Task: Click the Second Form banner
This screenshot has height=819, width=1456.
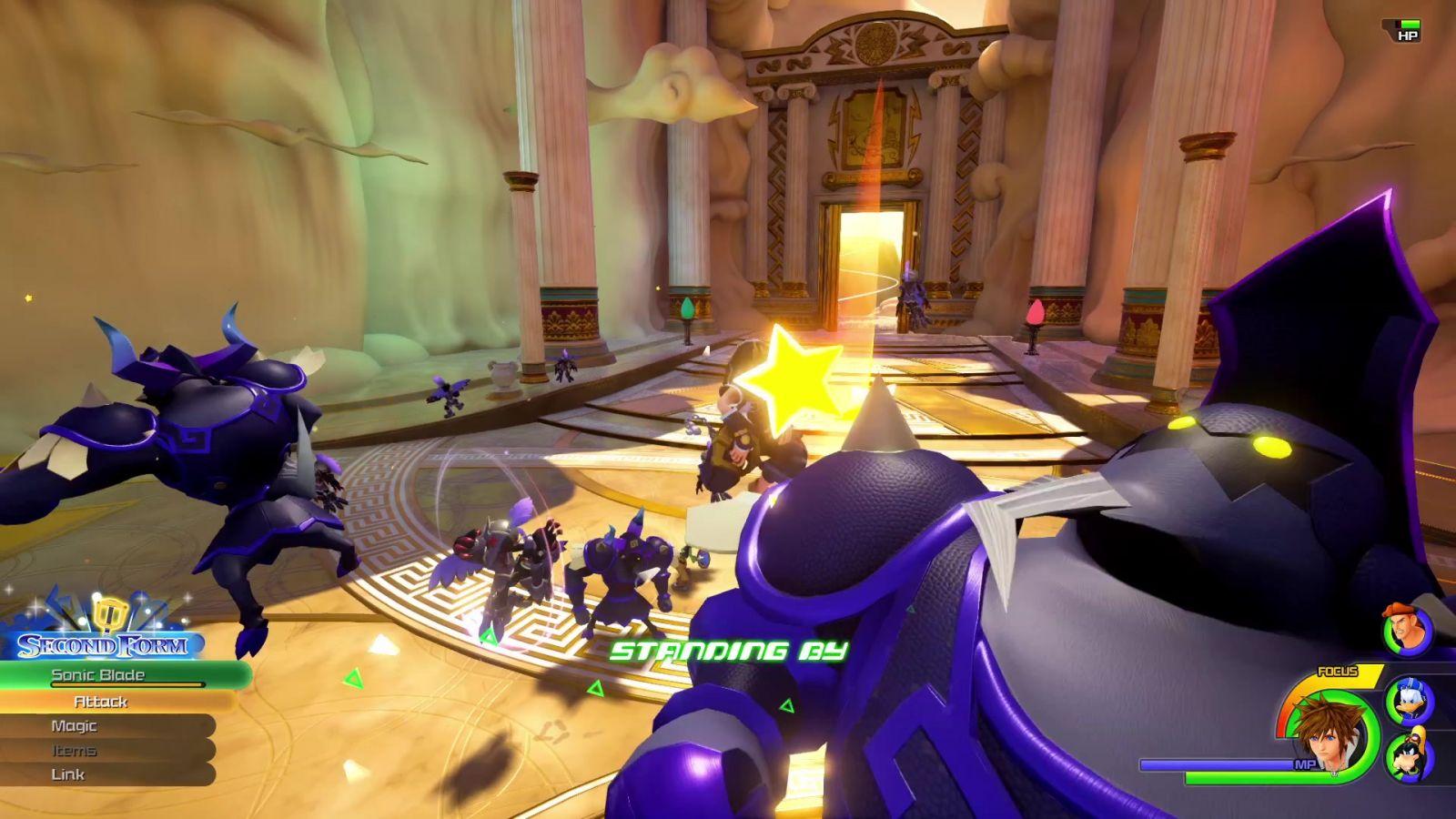Action: (x=103, y=645)
